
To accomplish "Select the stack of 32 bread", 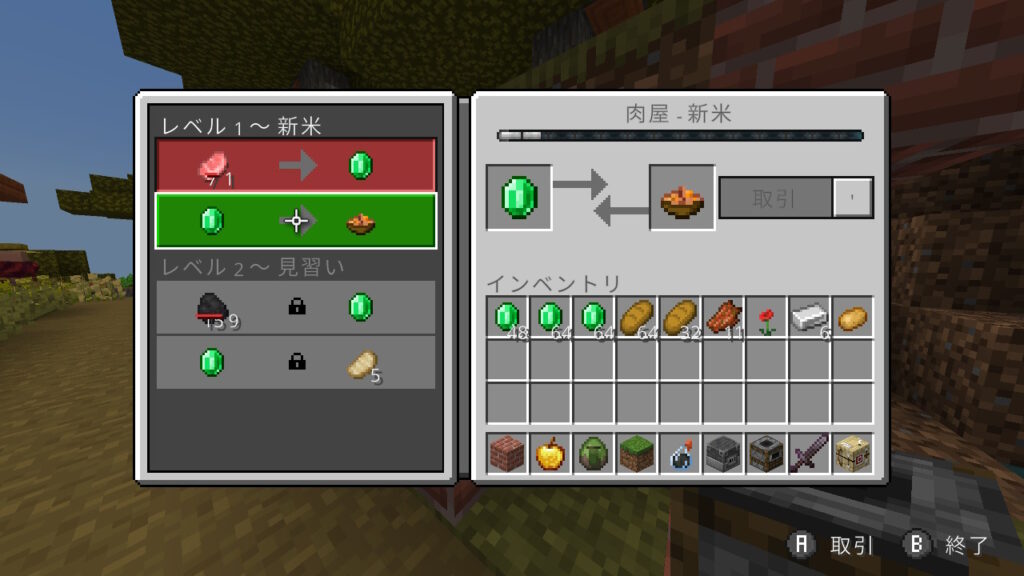I will tap(680, 318).
